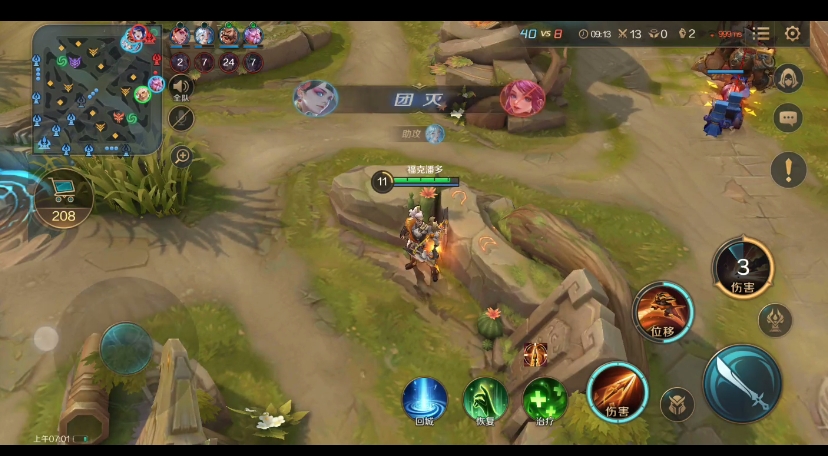Tap the ultimate skill on cooldown 3
Screen dimensions: 828x456
(743, 269)
